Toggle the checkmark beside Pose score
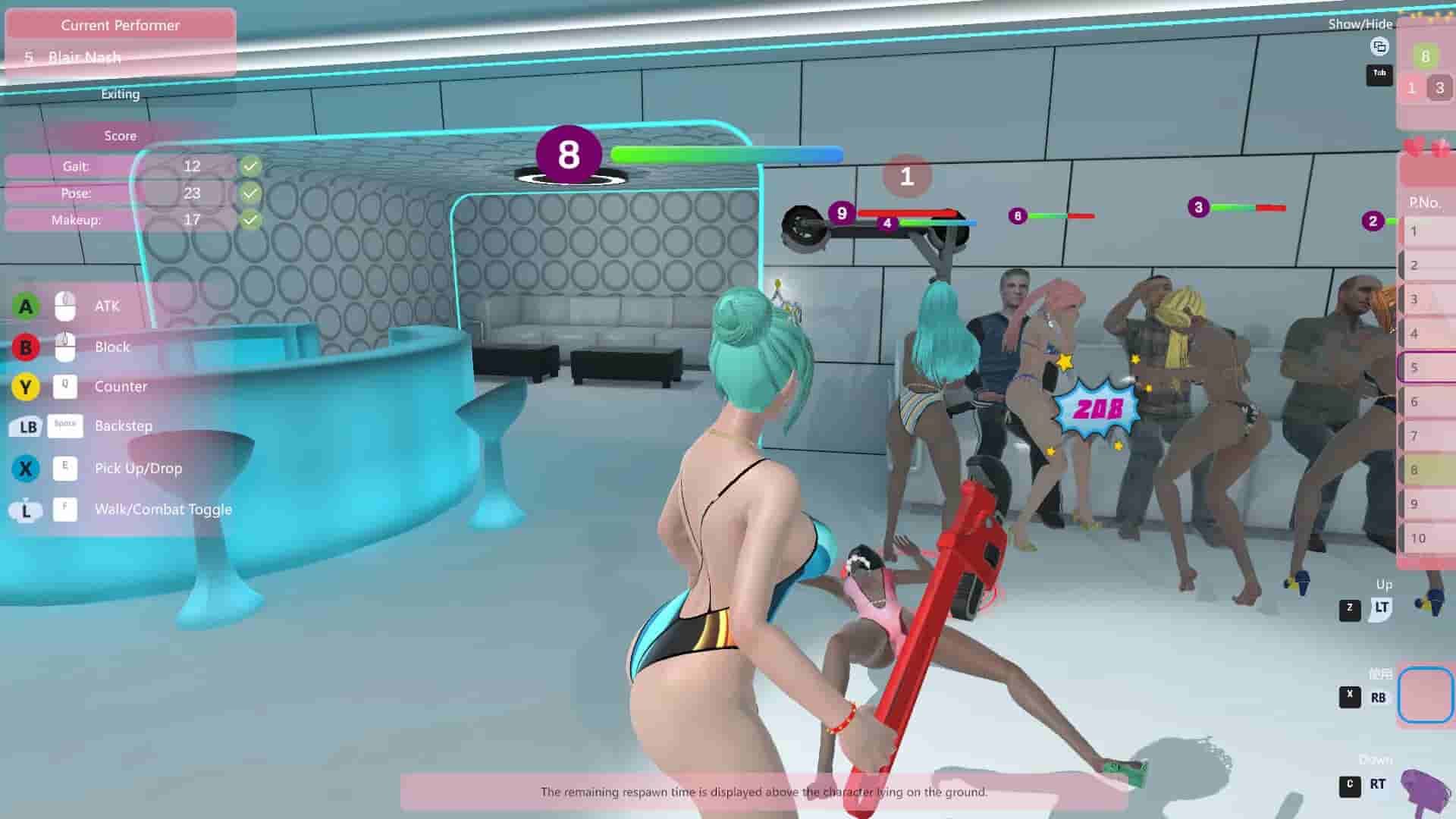 coord(251,193)
